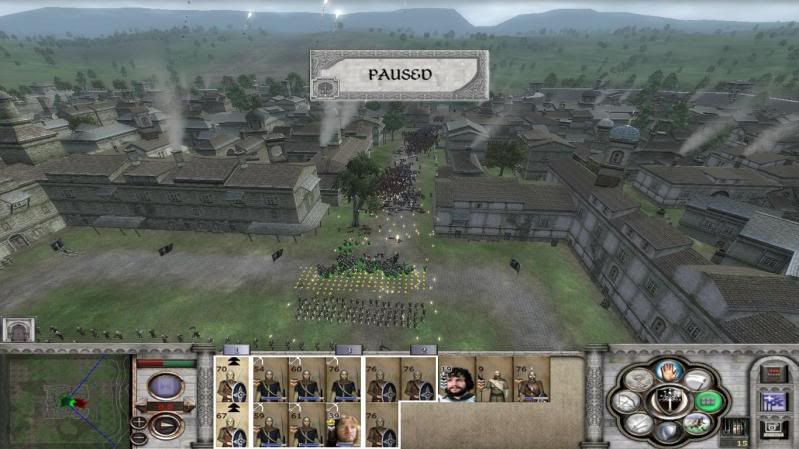Select unit group tab 2
The height and width of the screenshot is (449, 799).
click(x=424, y=350)
